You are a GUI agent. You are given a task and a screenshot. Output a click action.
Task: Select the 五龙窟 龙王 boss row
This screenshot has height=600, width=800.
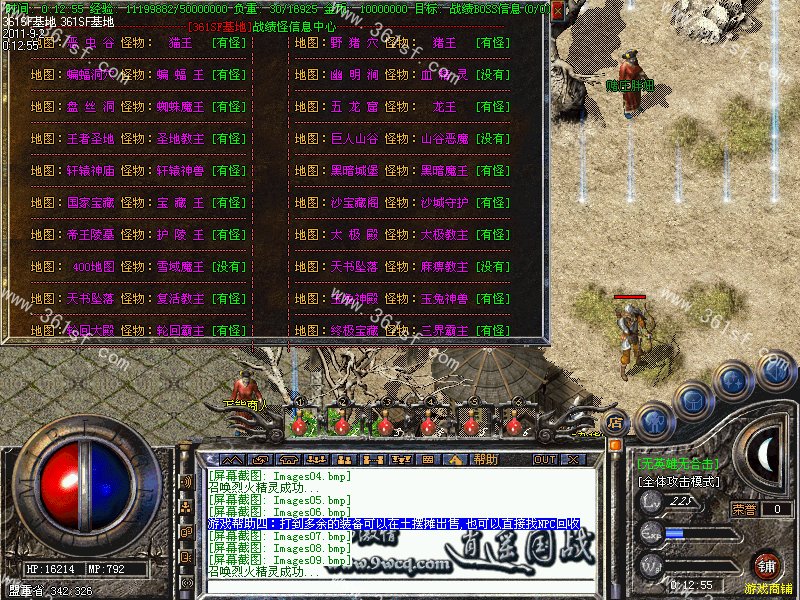point(402,107)
